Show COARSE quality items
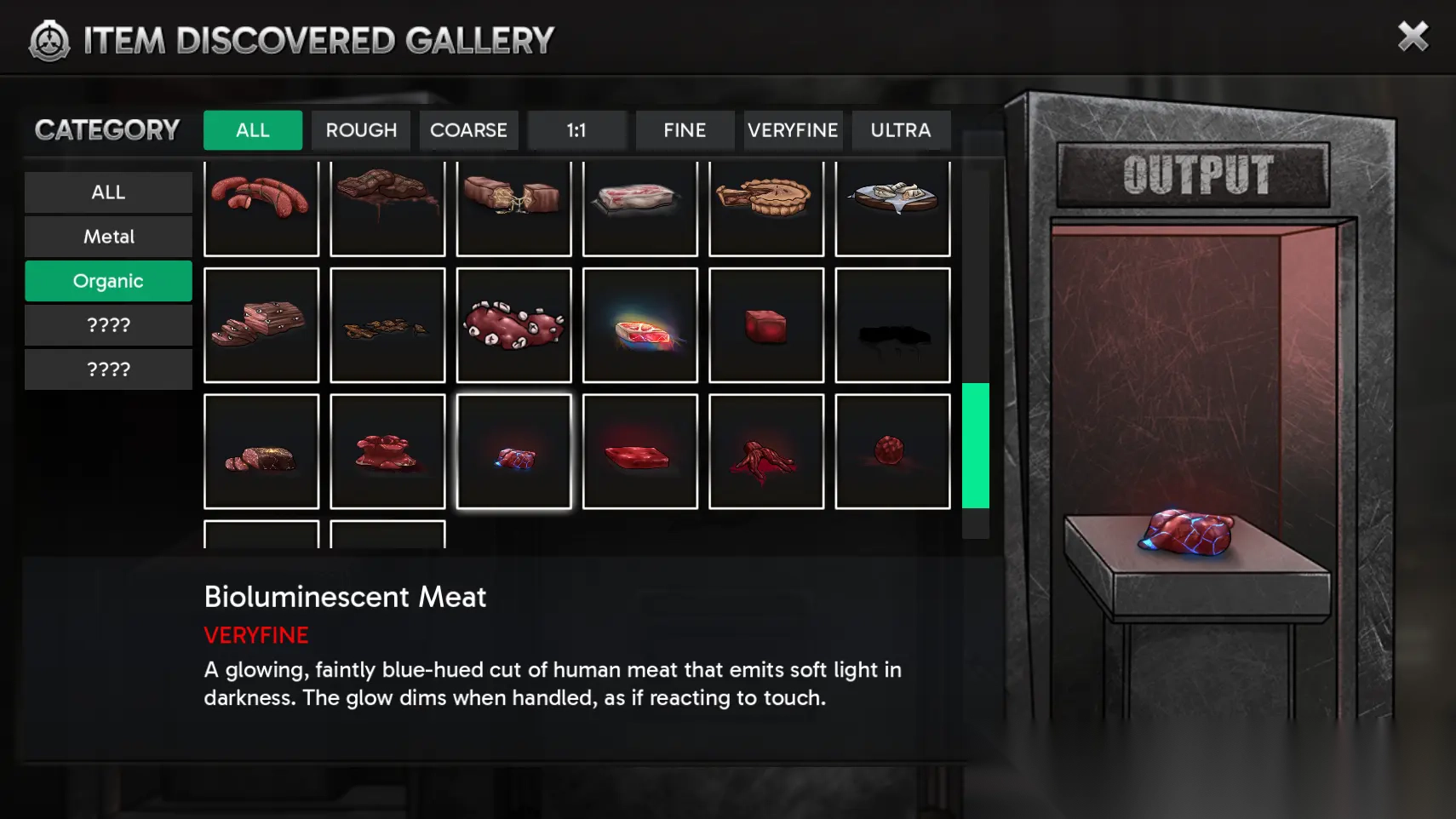The height and width of the screenshot is (819, 1456). click(468, 130)
